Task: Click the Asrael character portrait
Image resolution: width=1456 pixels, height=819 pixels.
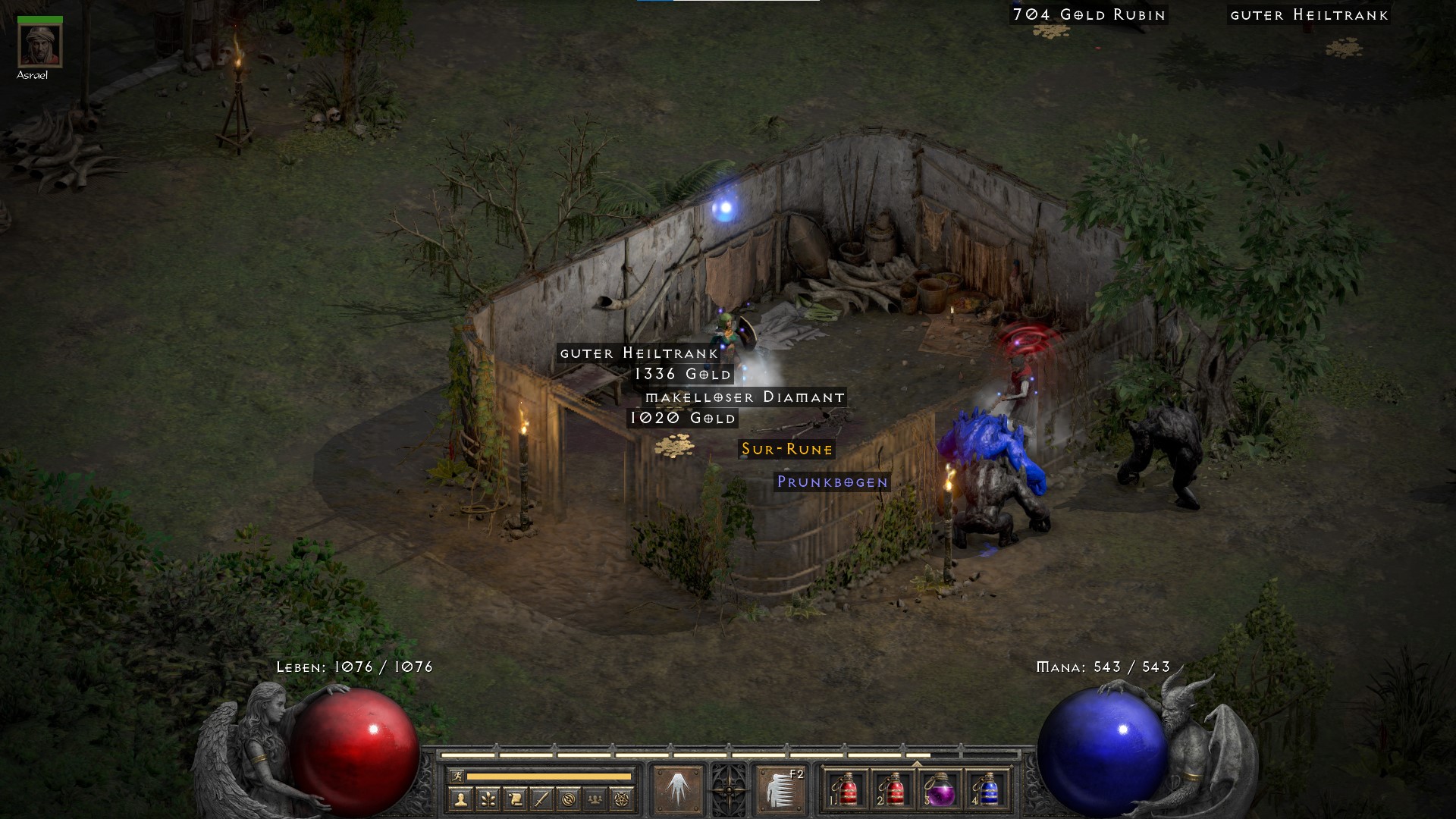Action: (42, 45)
